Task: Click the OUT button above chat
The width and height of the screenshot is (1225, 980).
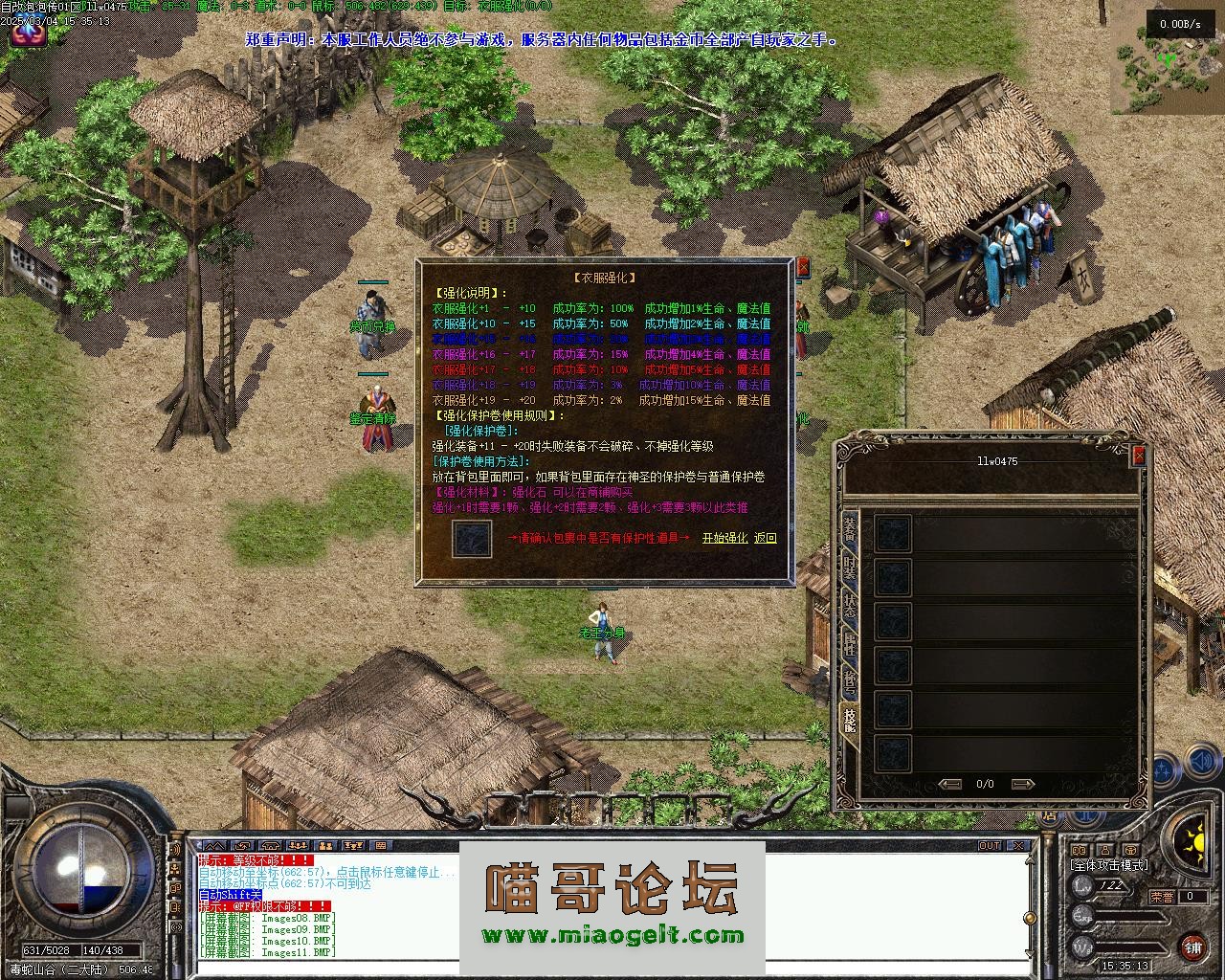Action: coord(990,846)
